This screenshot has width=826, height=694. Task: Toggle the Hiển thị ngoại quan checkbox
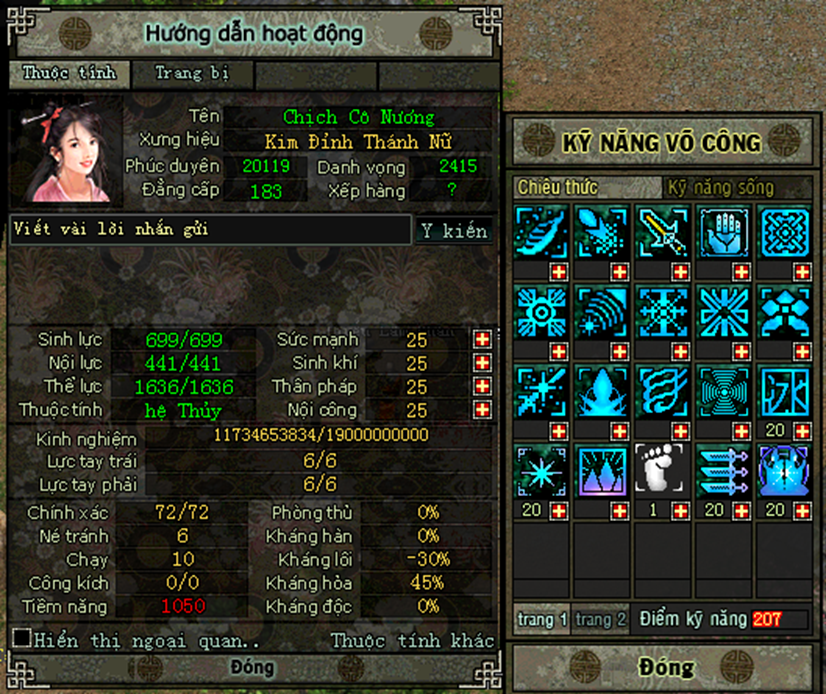(20, 638)
